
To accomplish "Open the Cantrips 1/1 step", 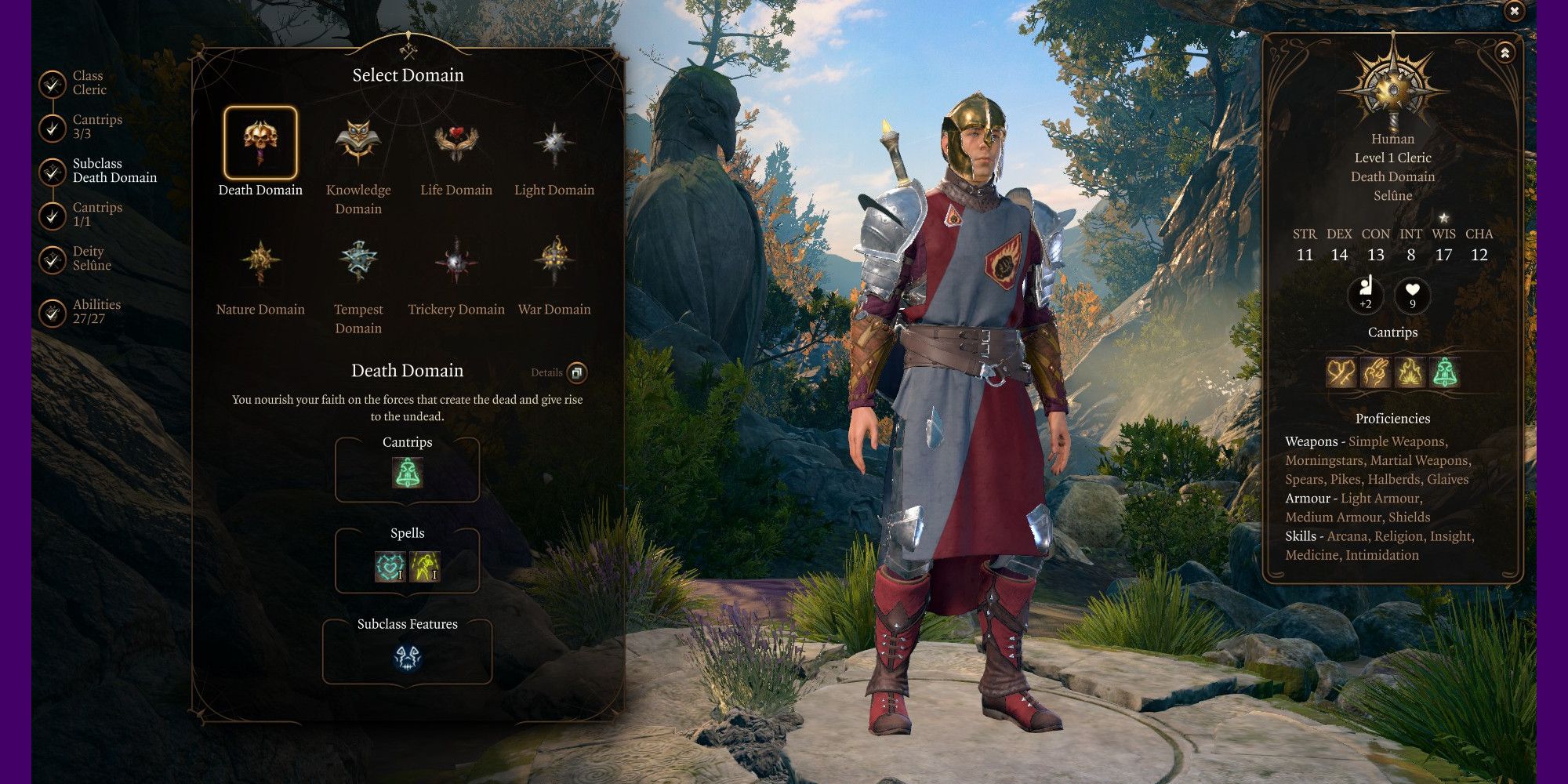I will pyautogui.click(x=53, y=215).
